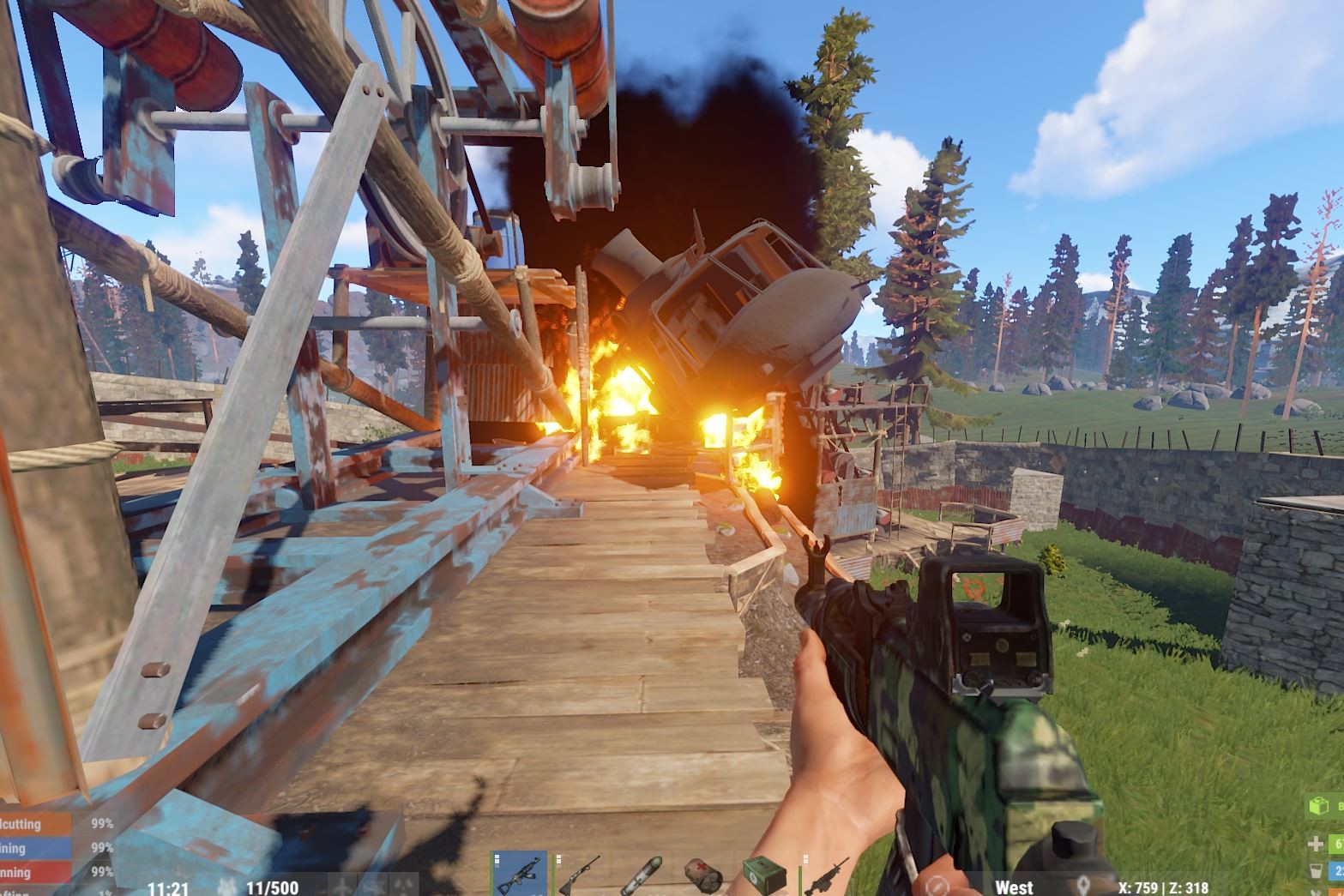1344x896 pixels.
Task: Click the wolf paw icon next to 11/500
Action: pos(226,887)
